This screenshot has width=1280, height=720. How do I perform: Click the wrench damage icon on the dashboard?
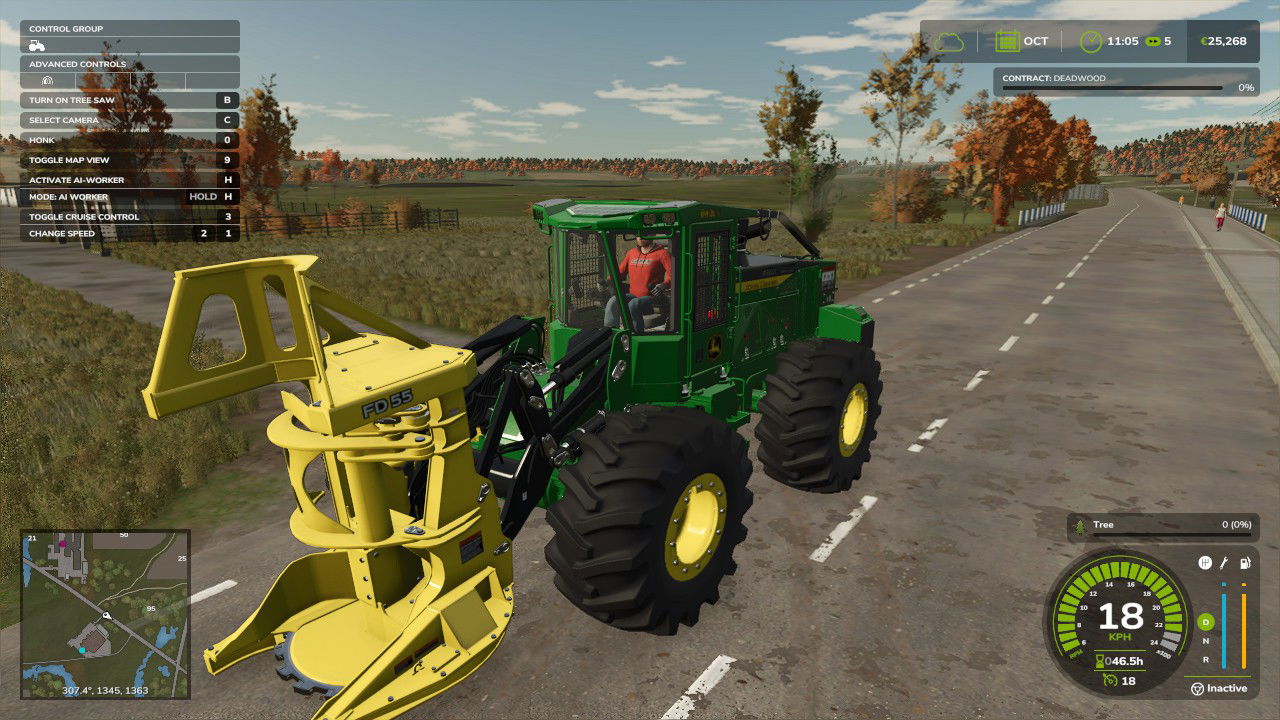1223,563
